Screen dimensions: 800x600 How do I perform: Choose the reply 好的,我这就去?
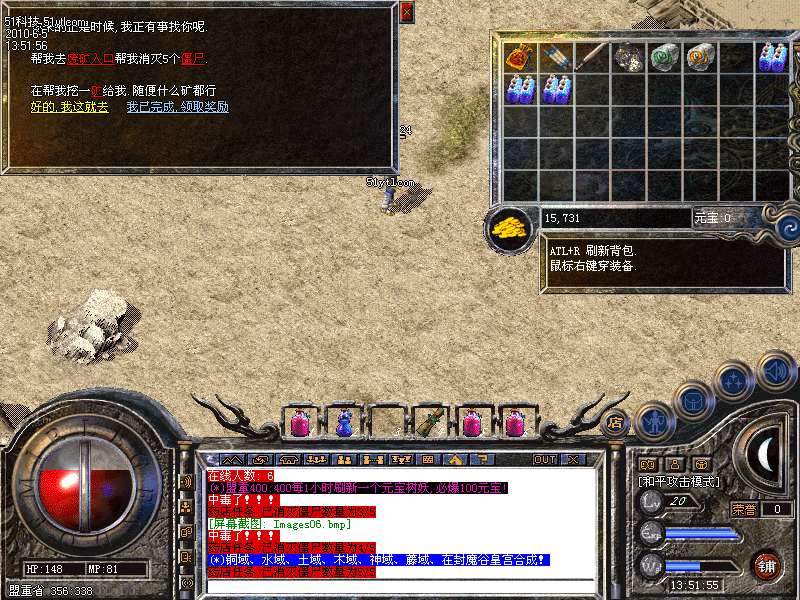click(x=69, y=107)
